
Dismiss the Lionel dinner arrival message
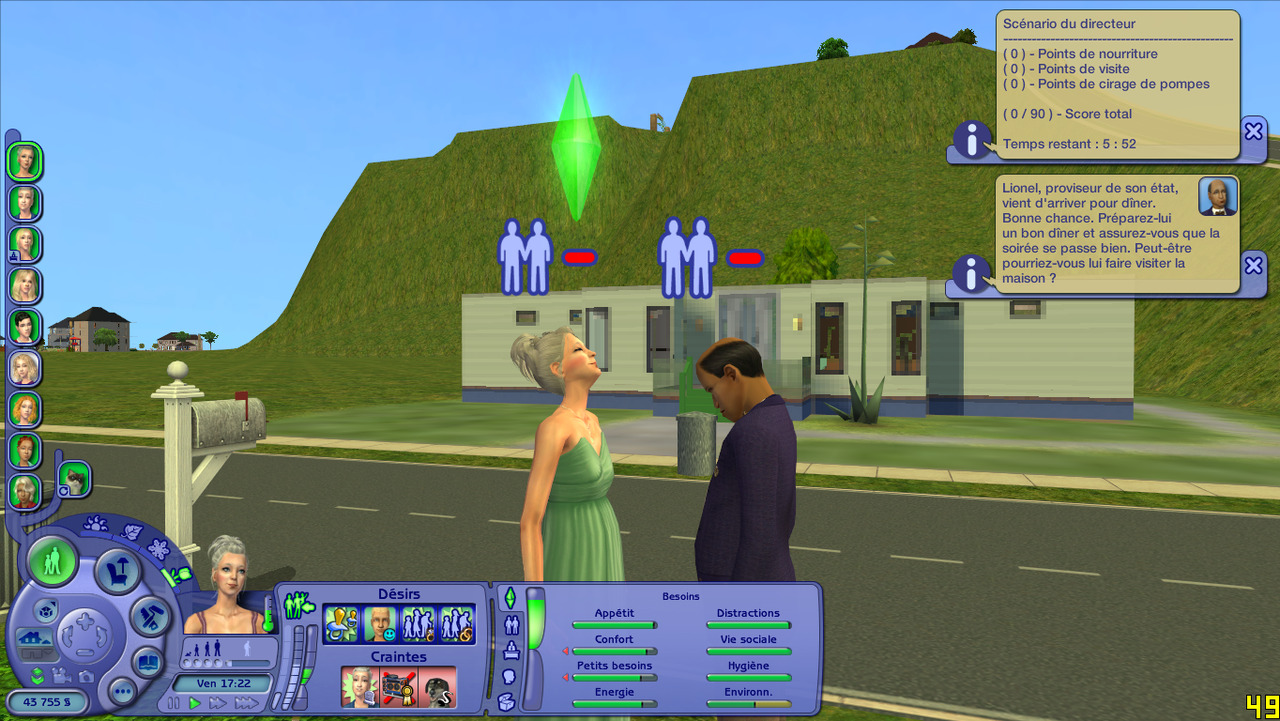click(1254, 265)
